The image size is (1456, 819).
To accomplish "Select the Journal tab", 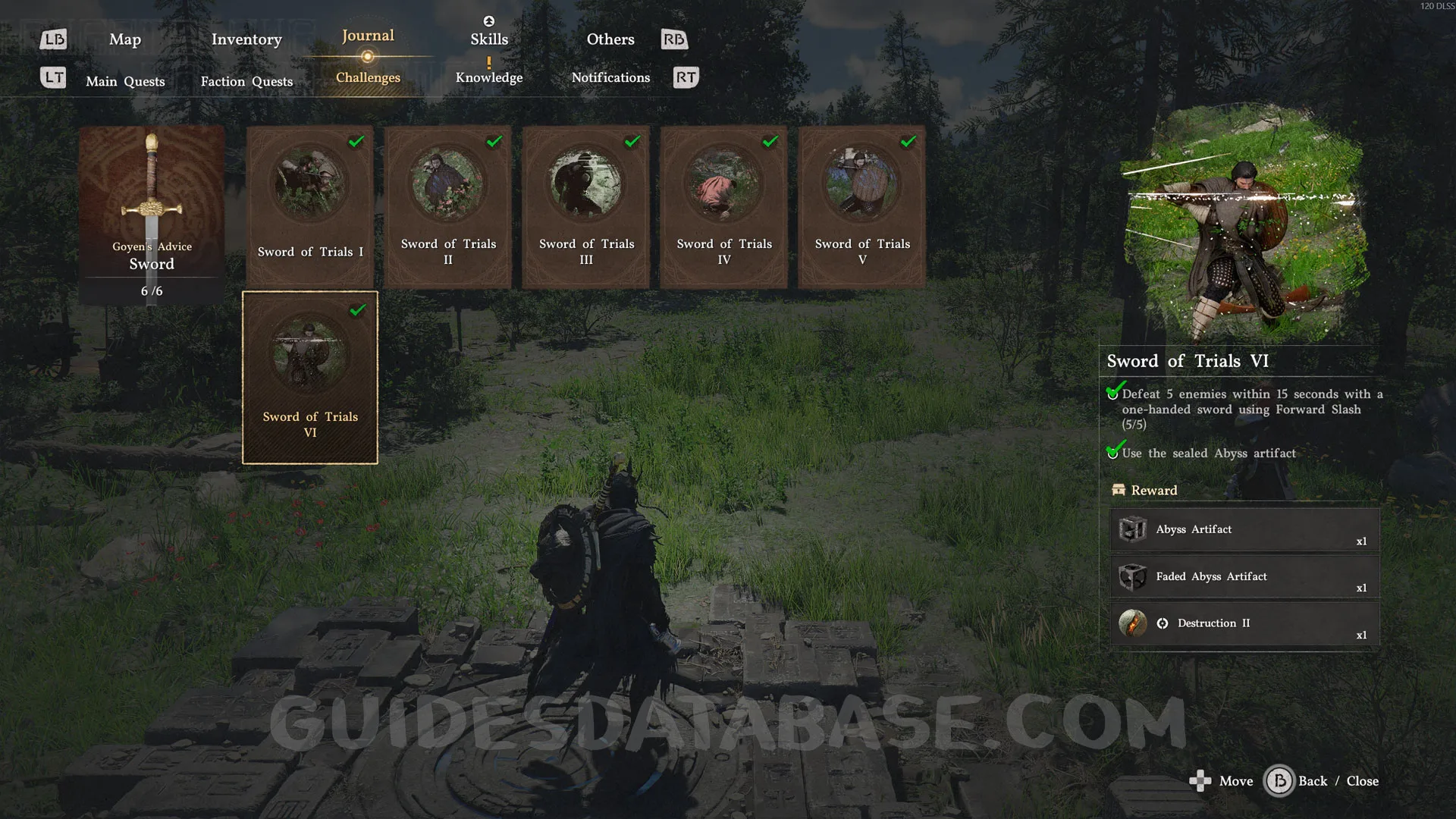I will click(368, 36).
